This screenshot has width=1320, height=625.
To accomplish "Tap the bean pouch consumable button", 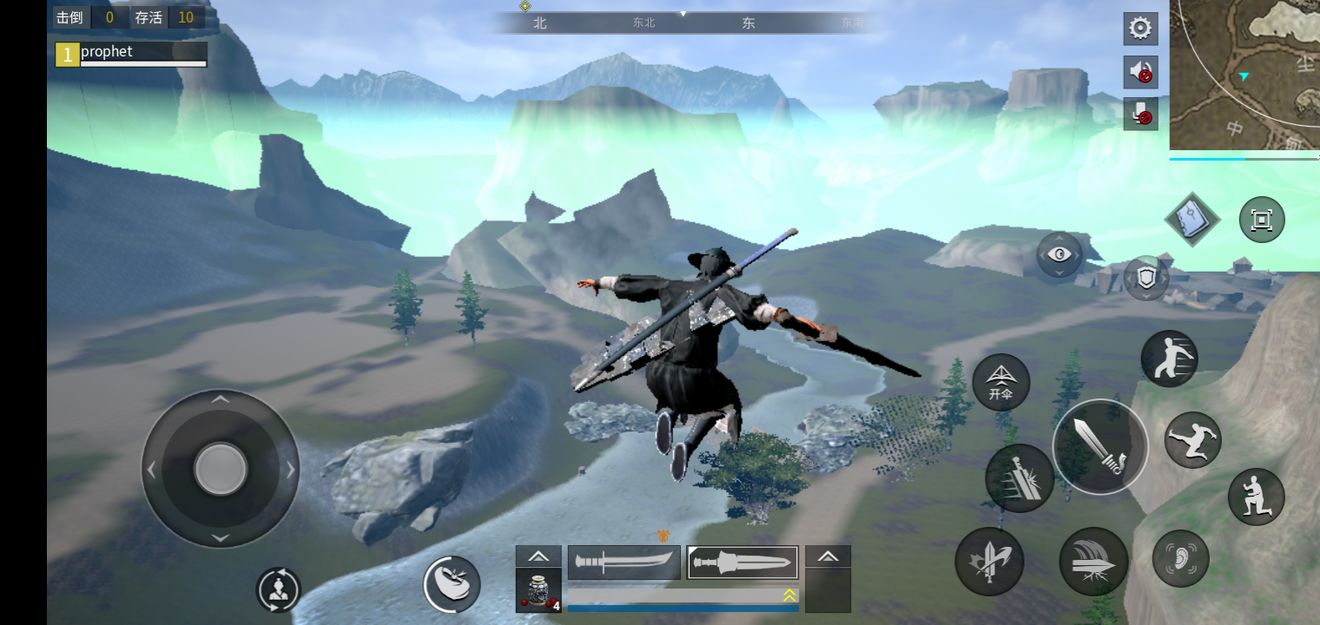I will pyautogui.click(x=452, y=584).
